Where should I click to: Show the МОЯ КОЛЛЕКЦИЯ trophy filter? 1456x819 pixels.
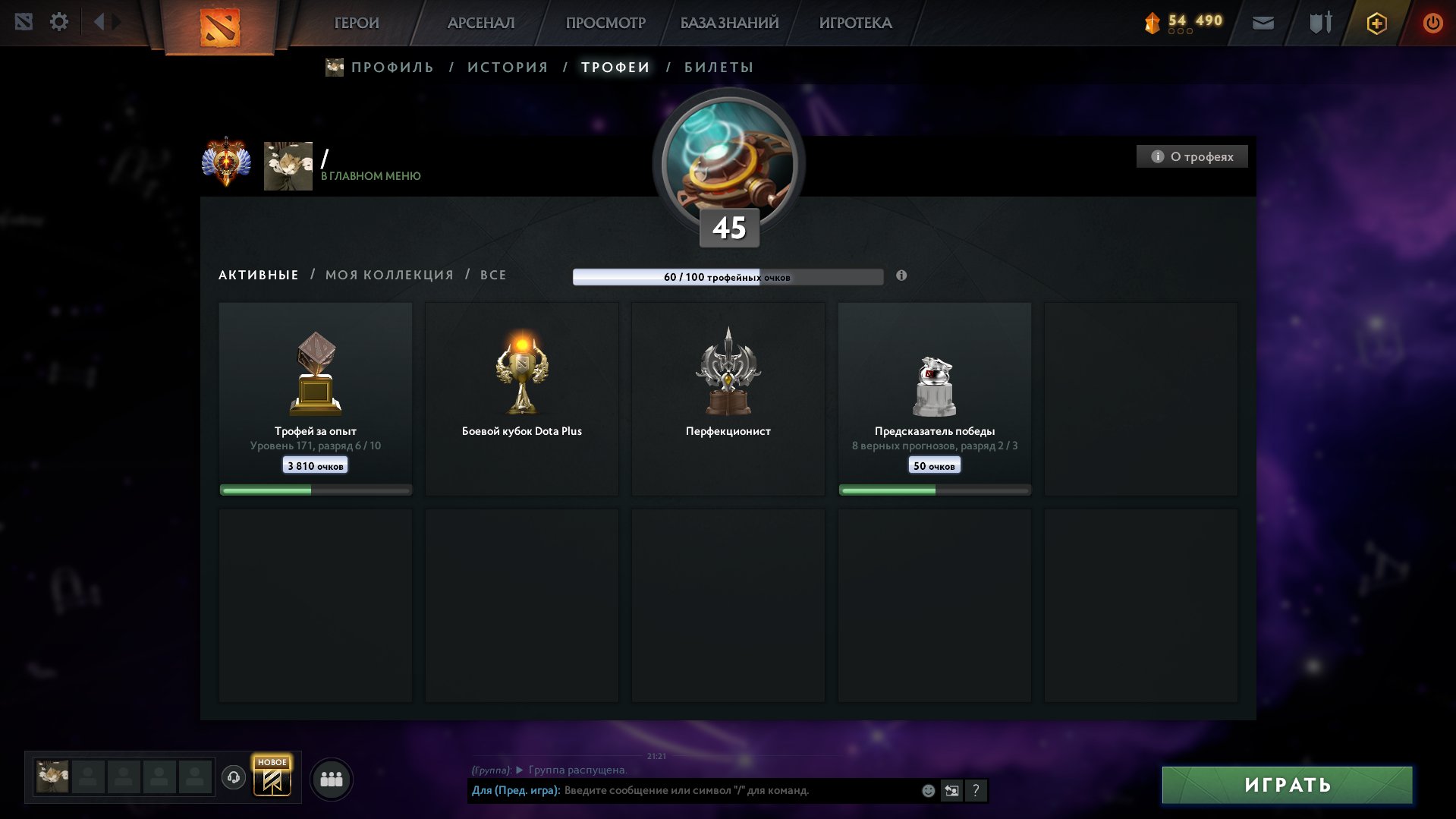[x=389, y=275]
